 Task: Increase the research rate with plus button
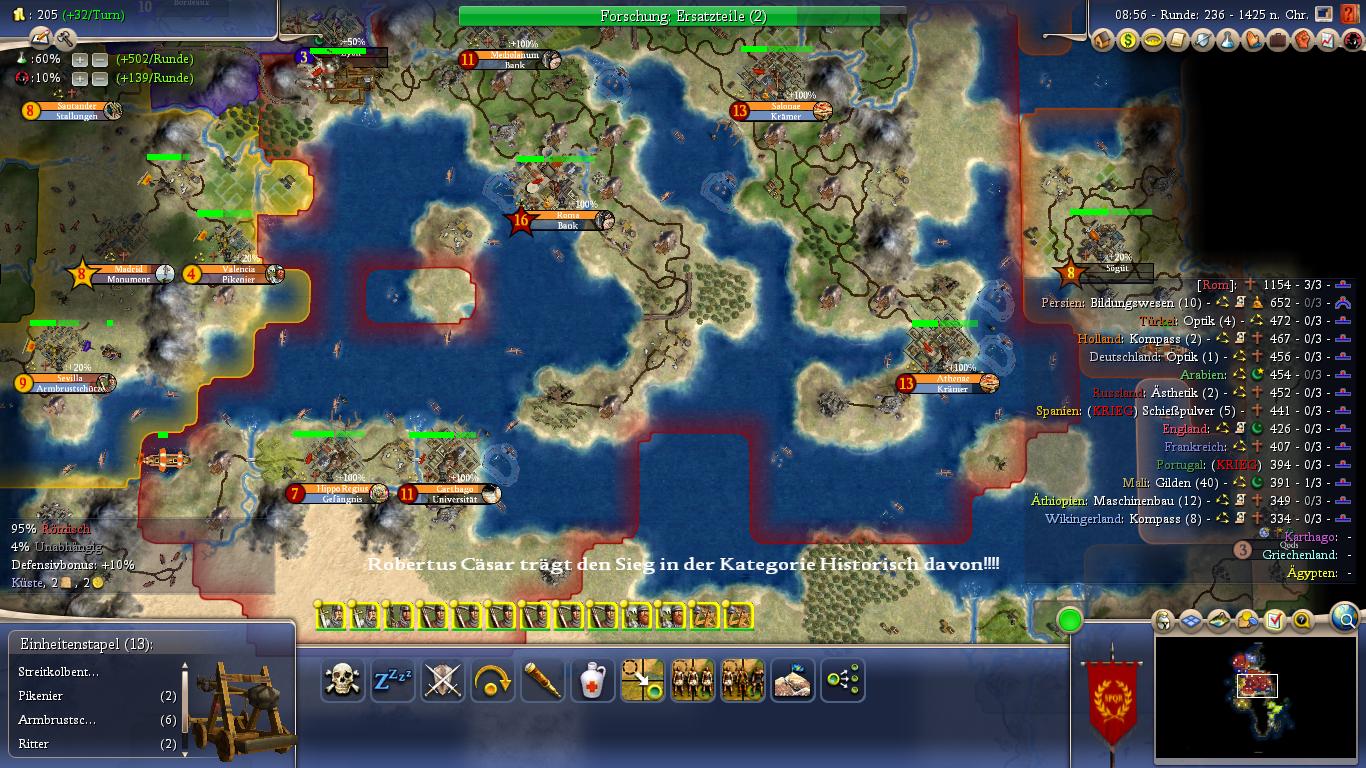pyautogui.click(x=81, y=59)
